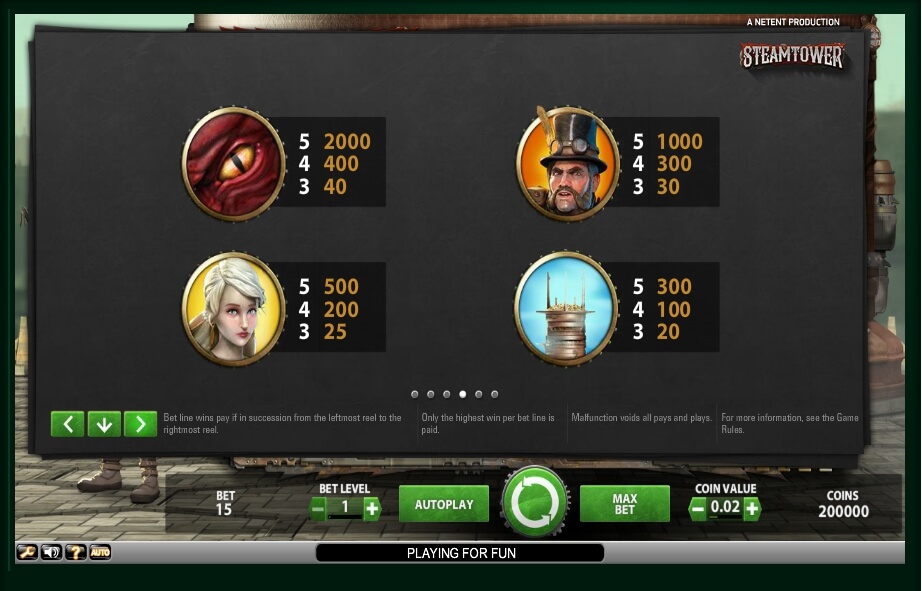Go to the previous paytable page
This screenshot has height=591, width=922.
(x=67, y=424)
